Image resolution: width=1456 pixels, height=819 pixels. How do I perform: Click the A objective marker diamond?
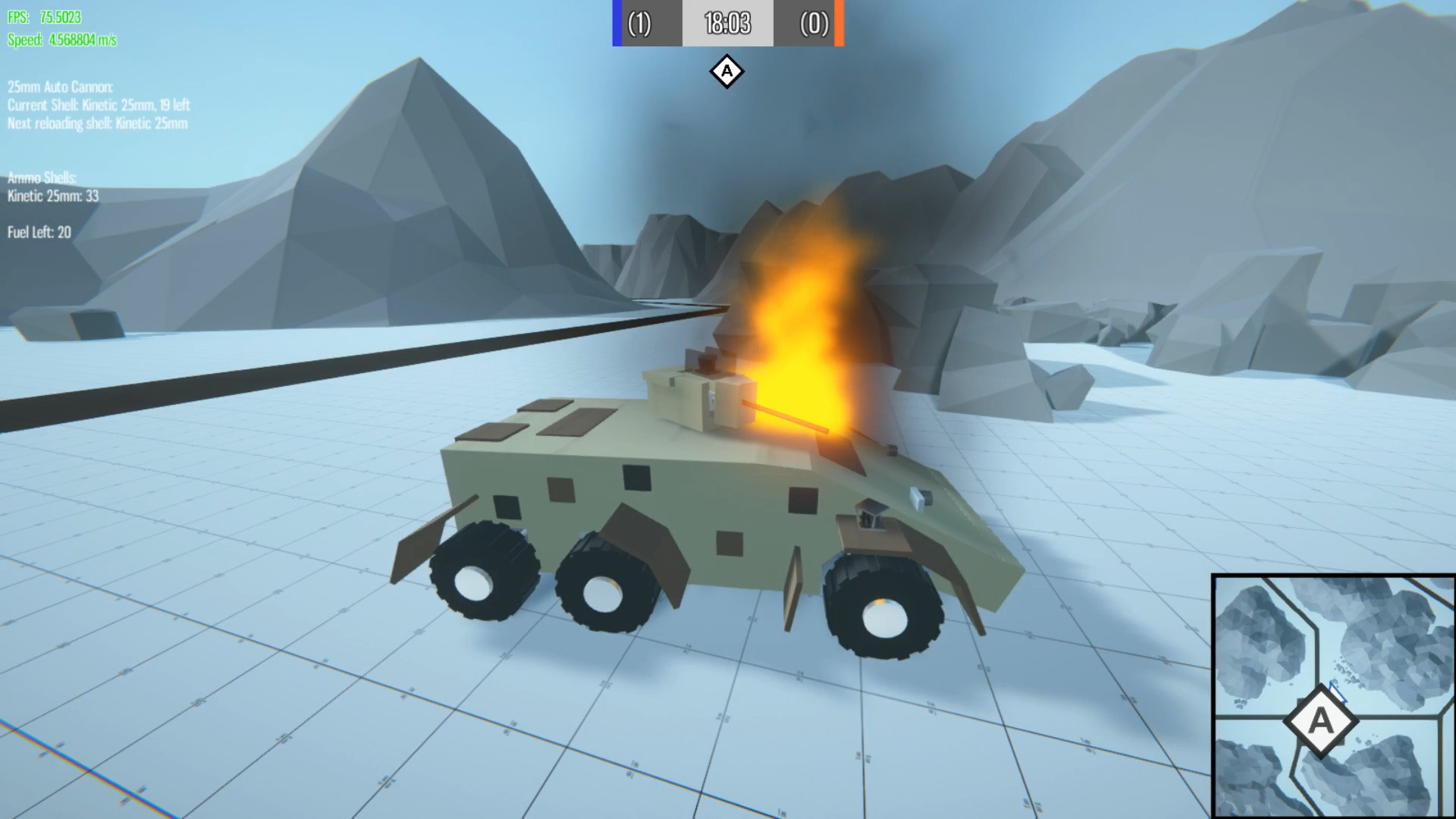click(726, 72)
